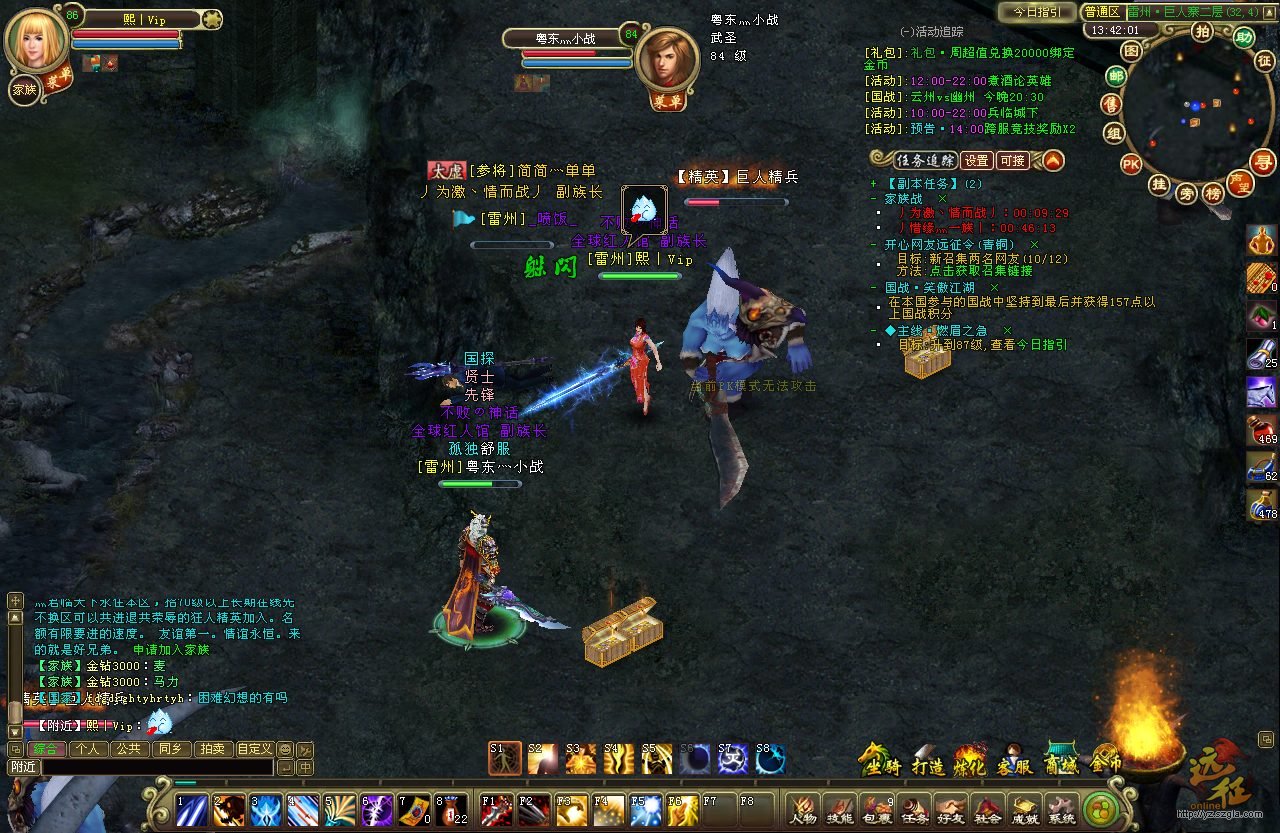Open the 好友 friends list
Screen dimensions: 1280x833
point(951,808)
